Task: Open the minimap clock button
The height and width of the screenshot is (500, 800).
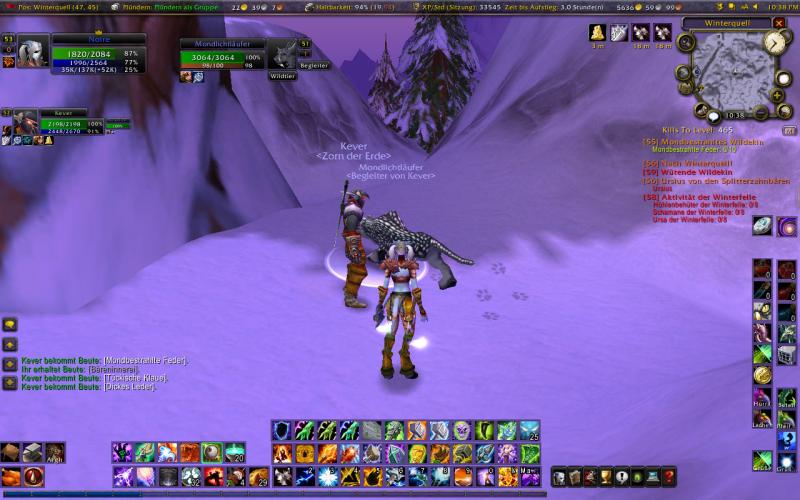Action: click(x=776, y=42)
